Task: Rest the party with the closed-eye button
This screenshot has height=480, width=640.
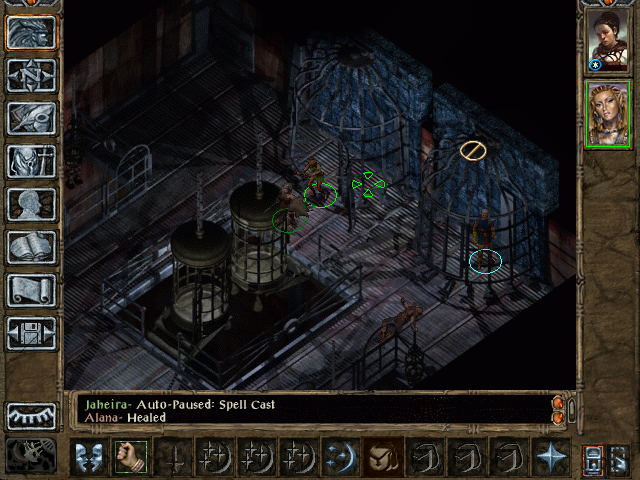Action: (31, 415)
